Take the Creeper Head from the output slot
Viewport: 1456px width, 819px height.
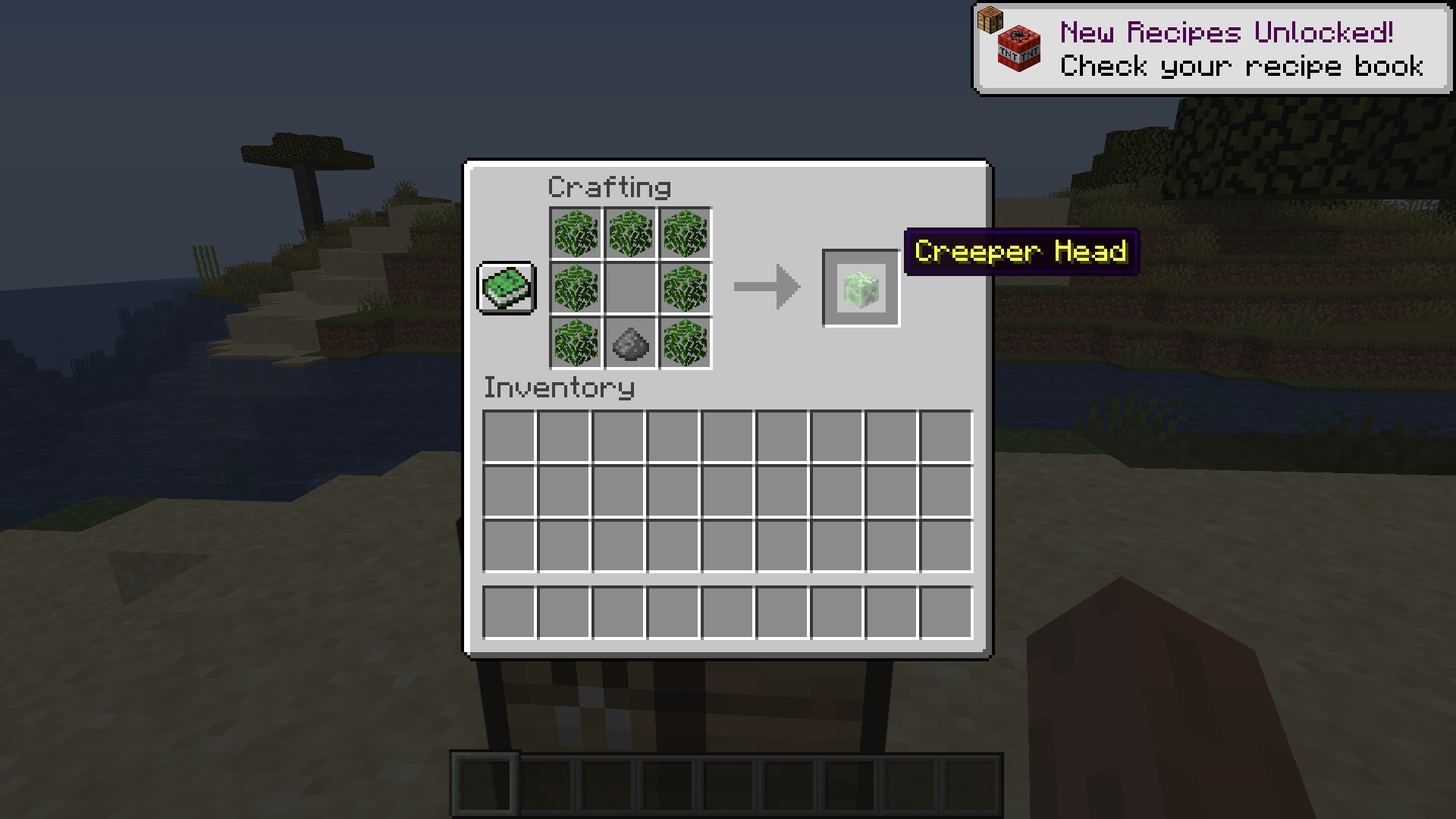pos(860,289)
